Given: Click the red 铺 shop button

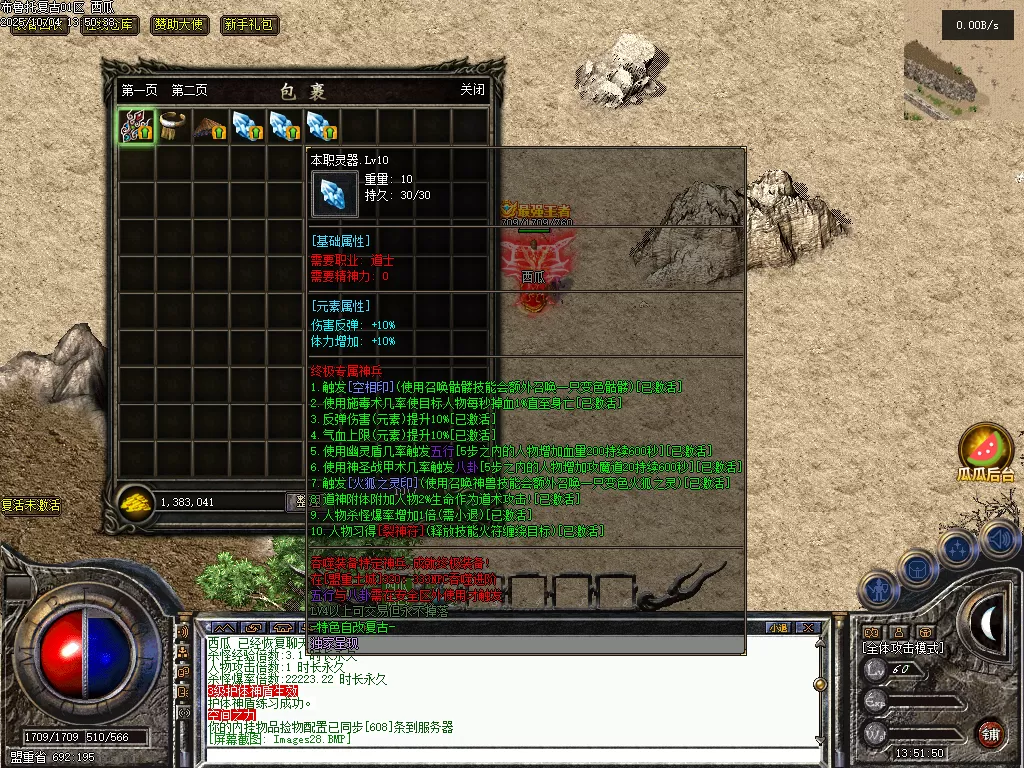Looking at the screenshot, I should pos(990,733).
